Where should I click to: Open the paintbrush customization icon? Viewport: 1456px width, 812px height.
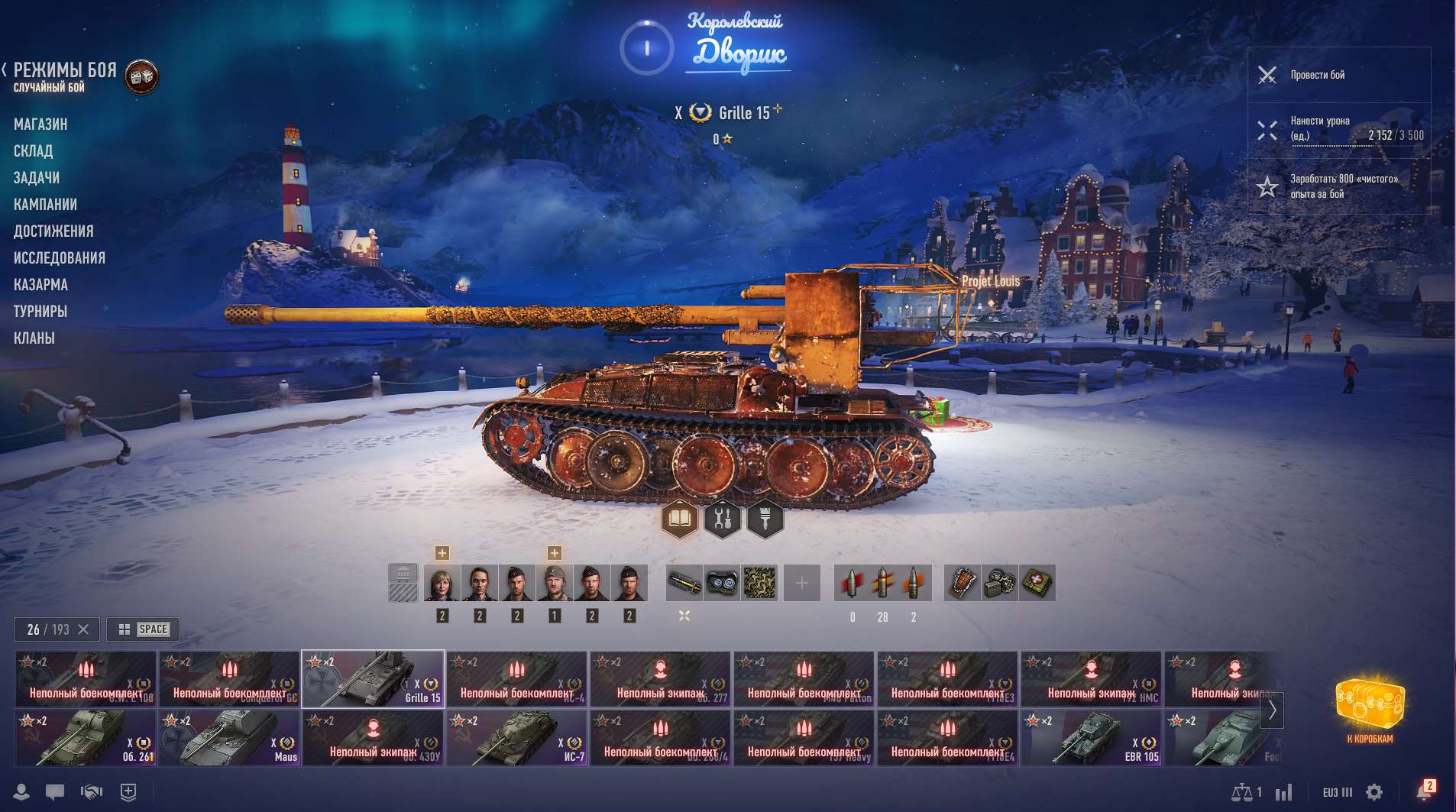(x=766, y=519)
